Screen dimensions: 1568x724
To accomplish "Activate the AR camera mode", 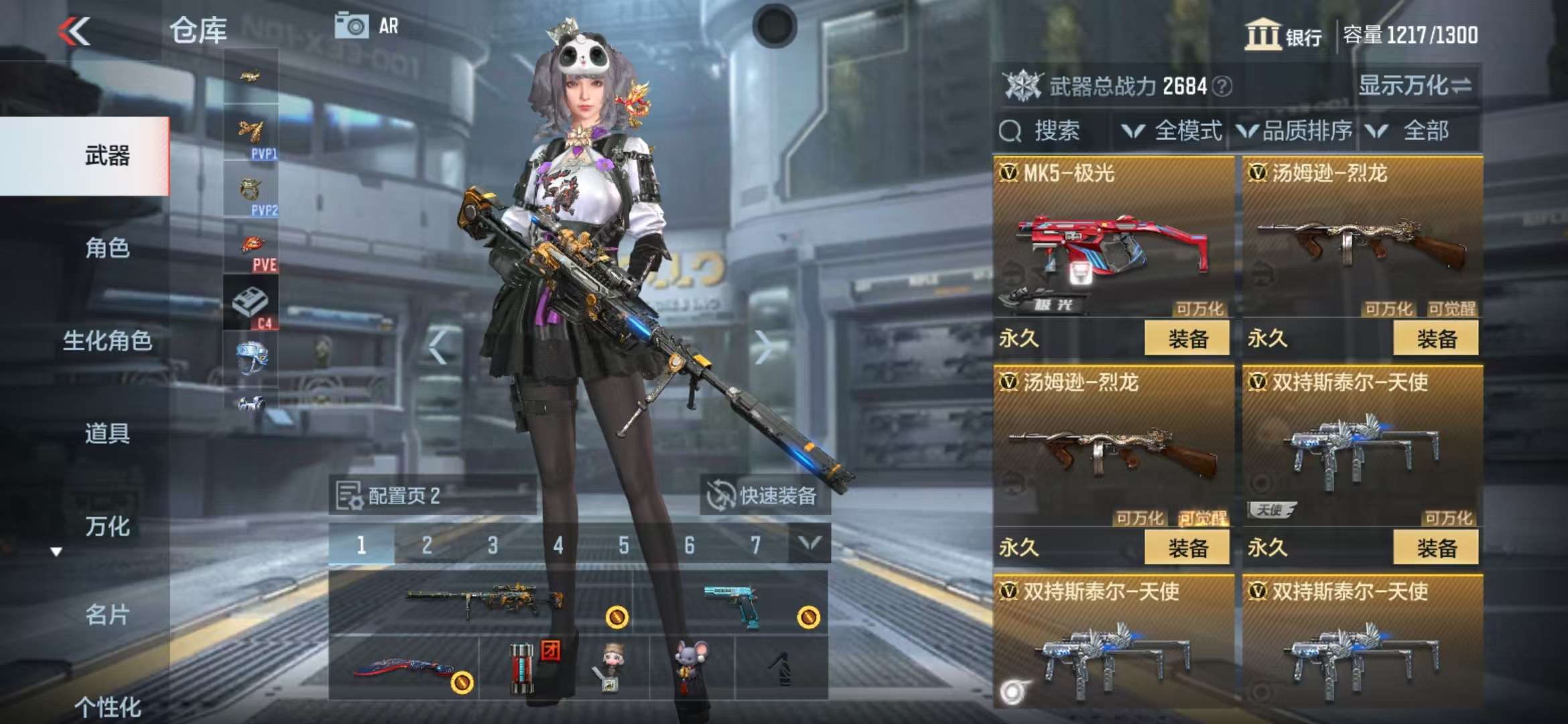I will click(x=367, y=27).
